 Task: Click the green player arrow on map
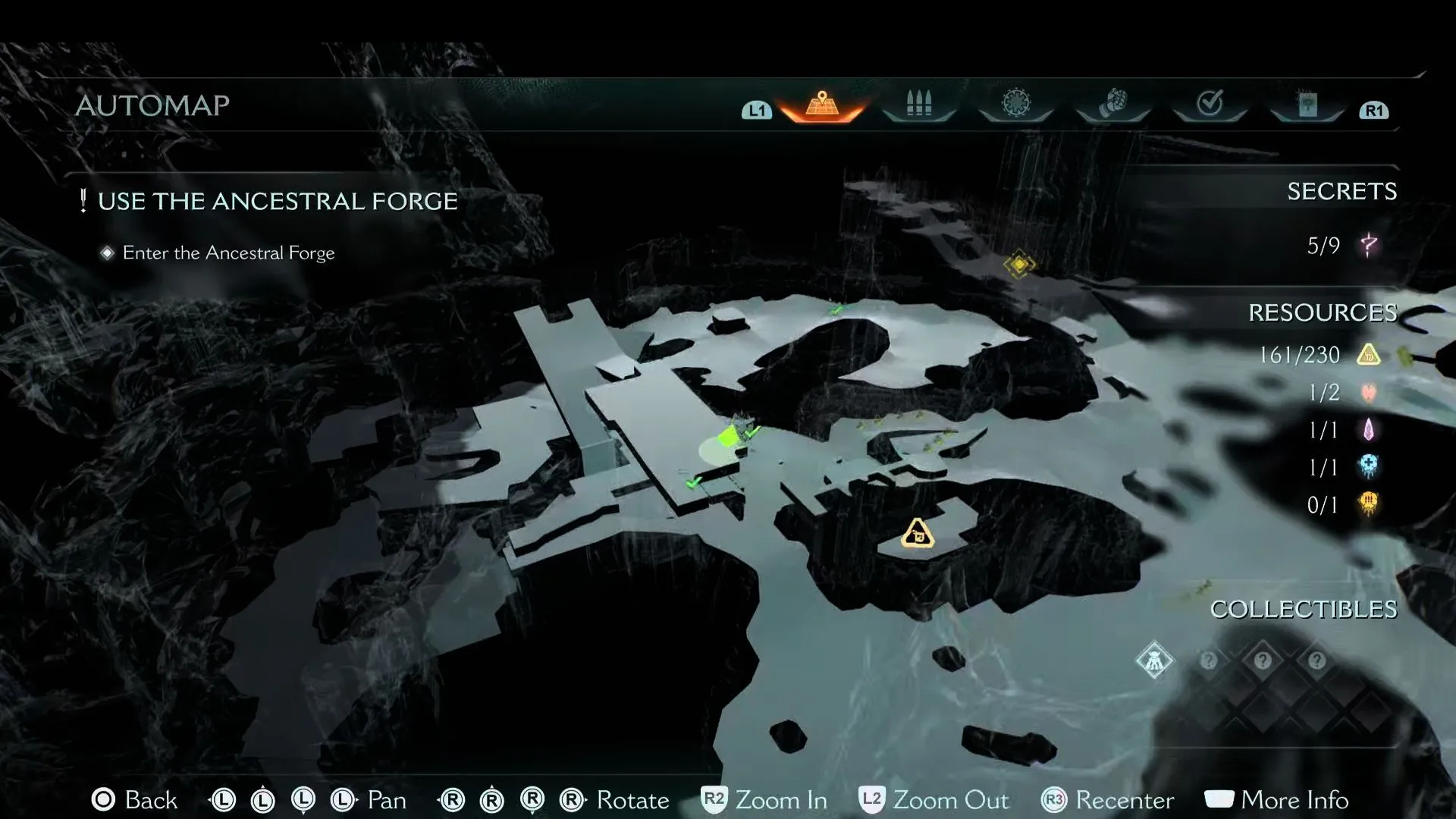click(x=729, y=438)
